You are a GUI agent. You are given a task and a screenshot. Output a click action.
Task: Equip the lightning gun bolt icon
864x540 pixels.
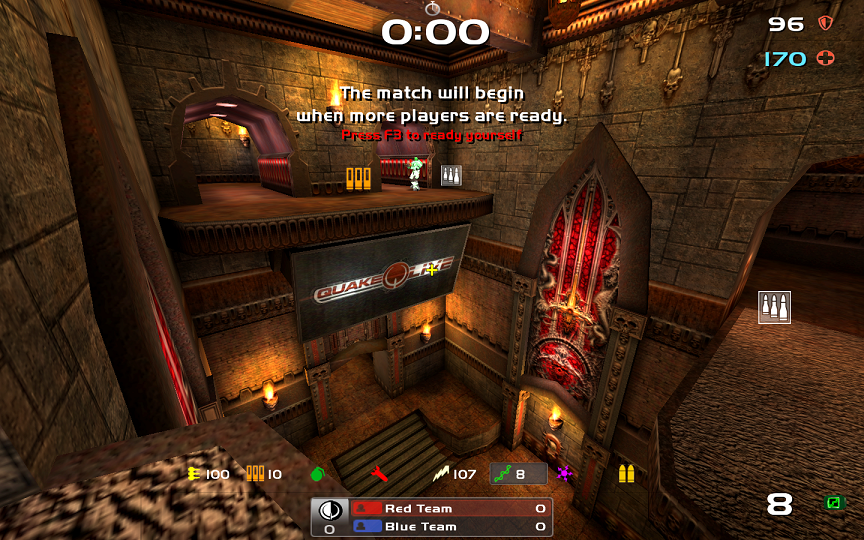point(441,474)
